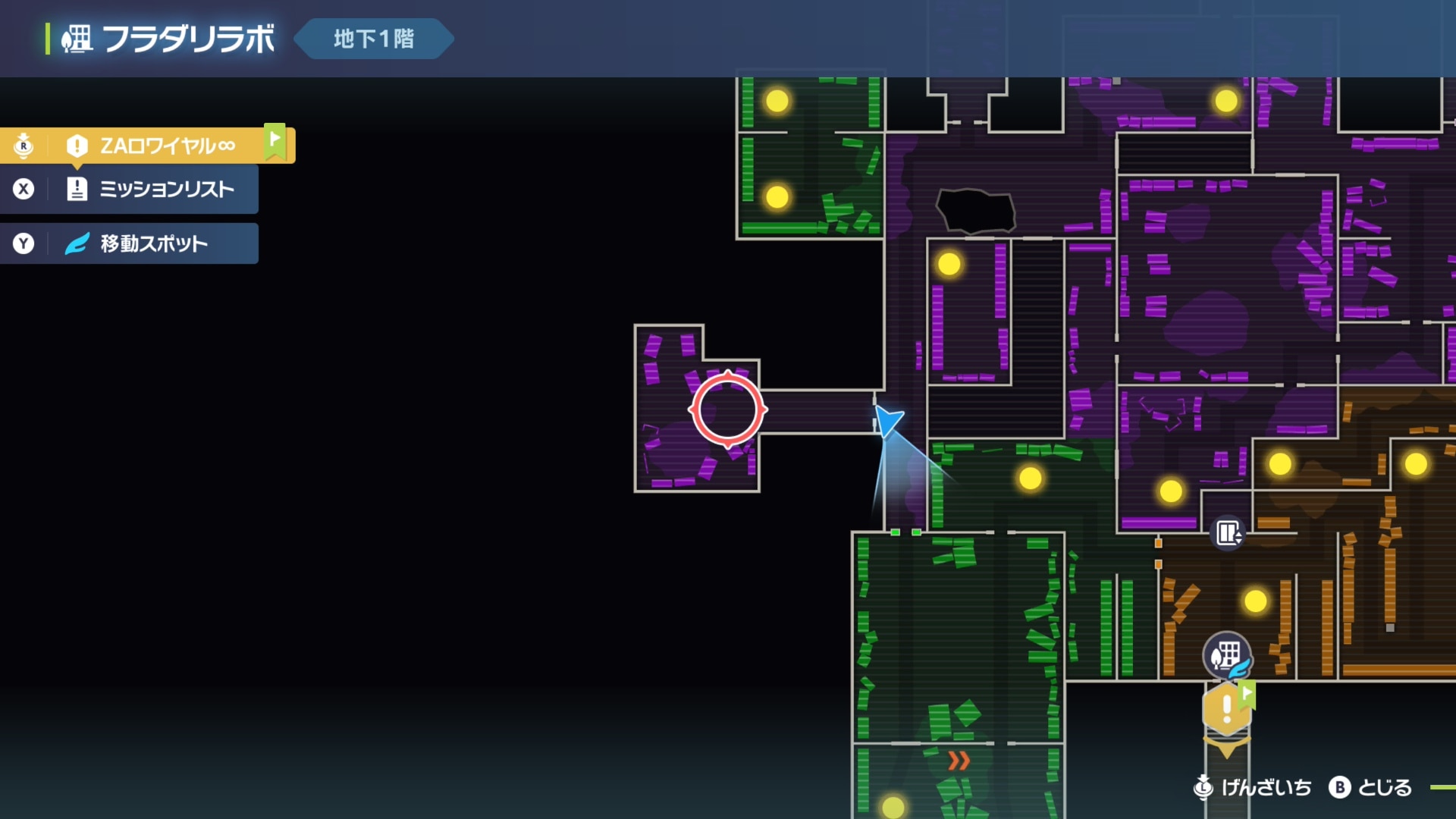Click the door exit icon on map
This screenshot has height=819, width=1456.
pyautogui.click(x=1228, y=533)
